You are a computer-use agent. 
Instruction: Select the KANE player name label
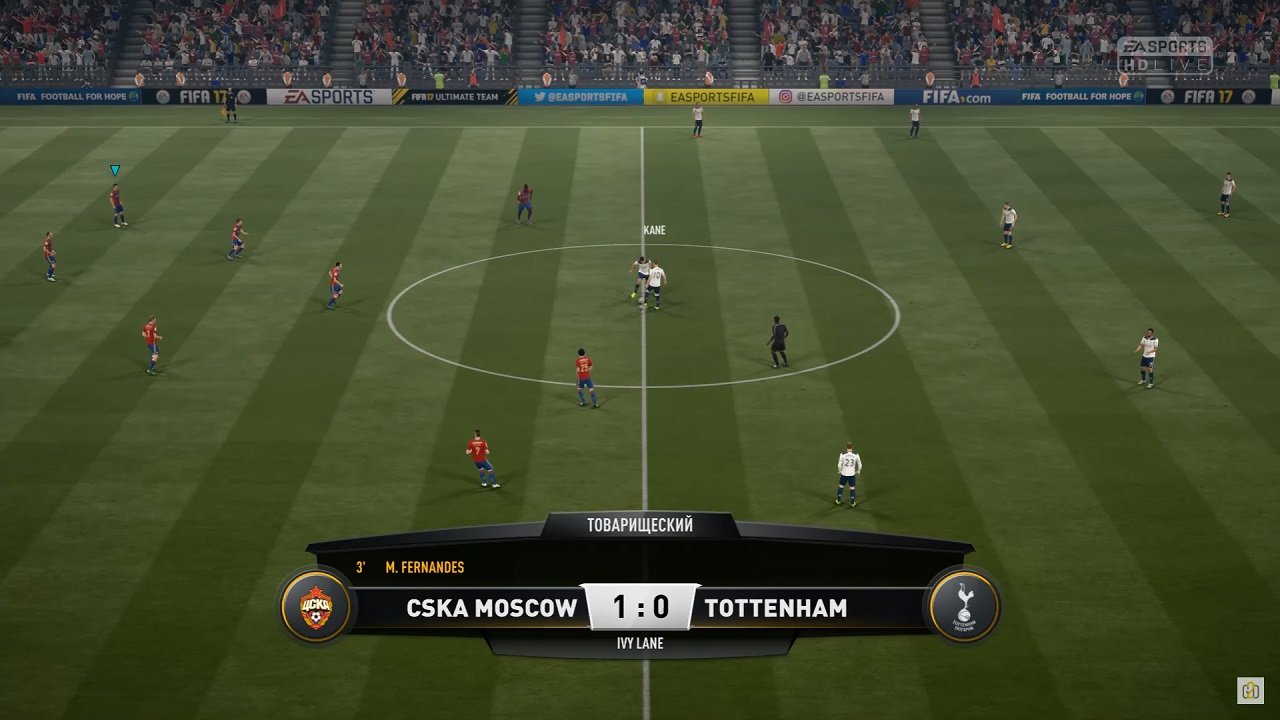coord(655,229)
